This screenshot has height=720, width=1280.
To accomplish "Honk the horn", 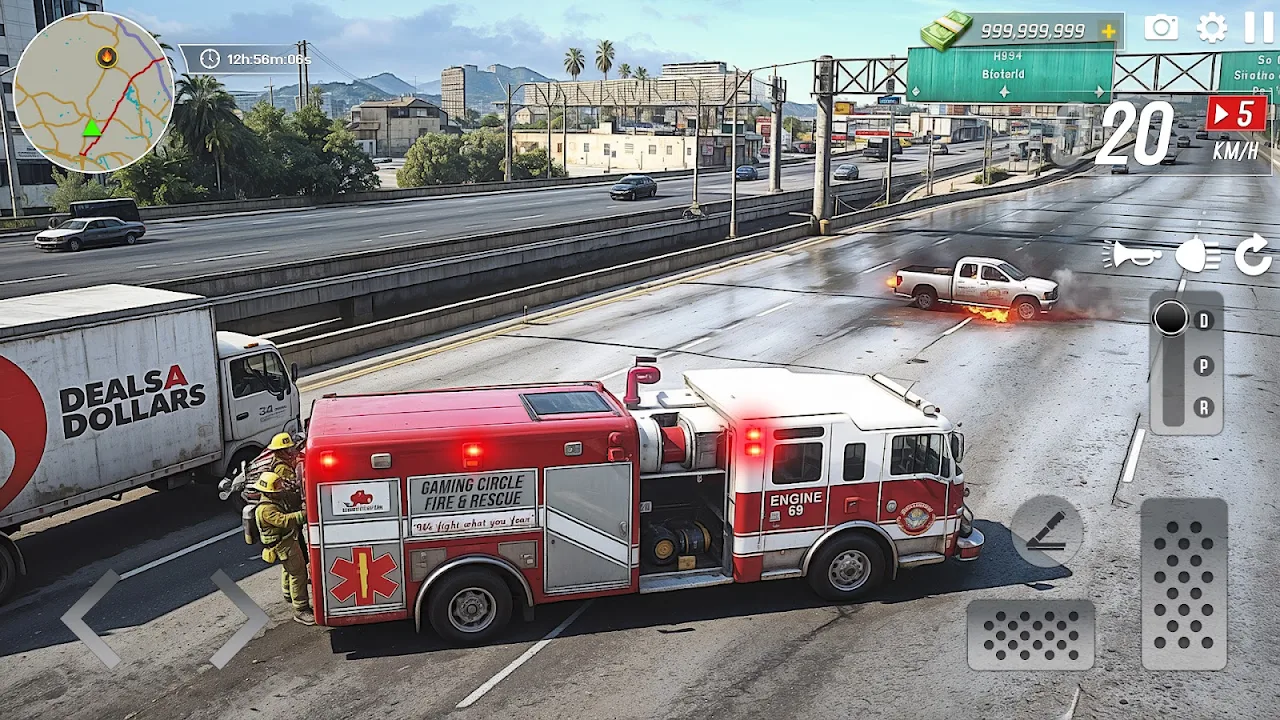I will [x=1131, y=255].
